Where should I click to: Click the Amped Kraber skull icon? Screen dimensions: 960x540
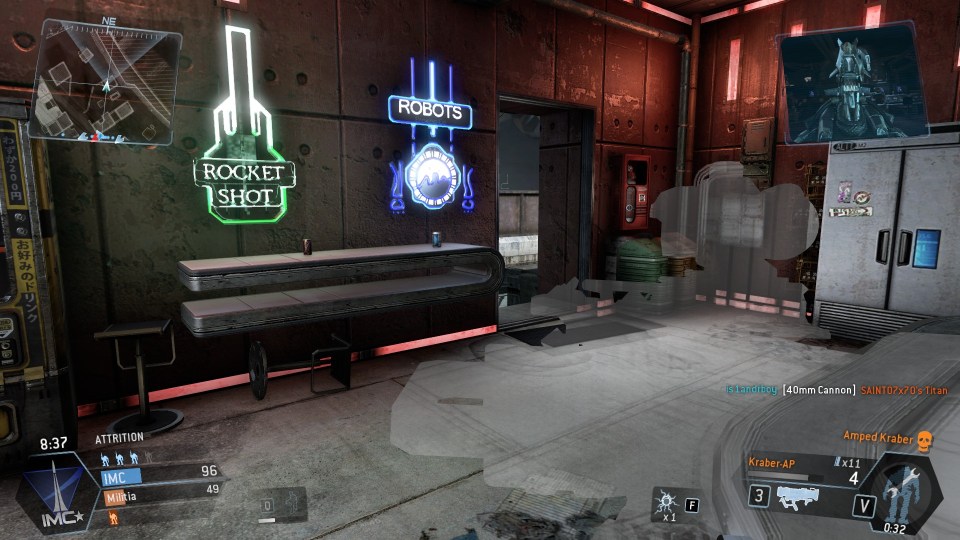click(923, 438)
